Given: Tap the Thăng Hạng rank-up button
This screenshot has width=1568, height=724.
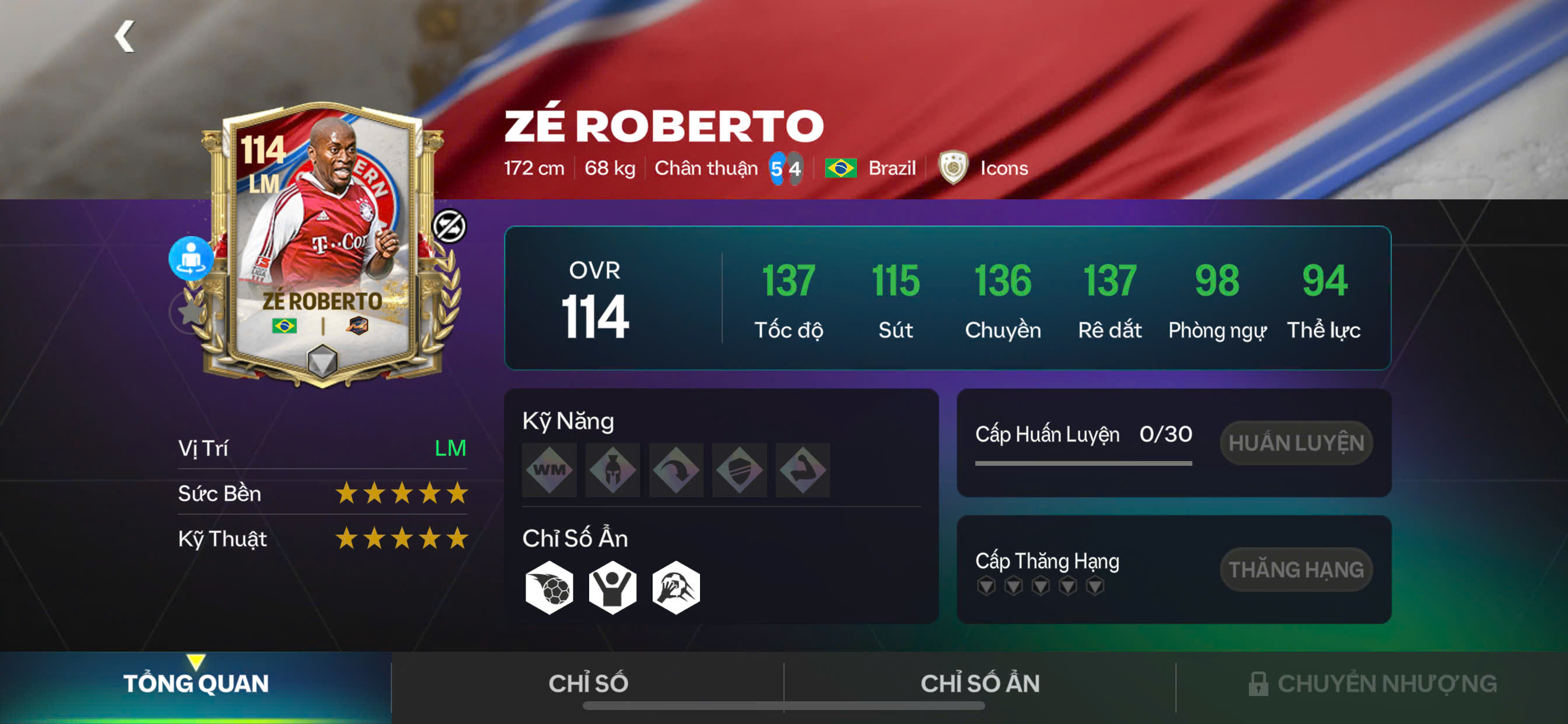Looking at the screenshot, I should 1296,570.
